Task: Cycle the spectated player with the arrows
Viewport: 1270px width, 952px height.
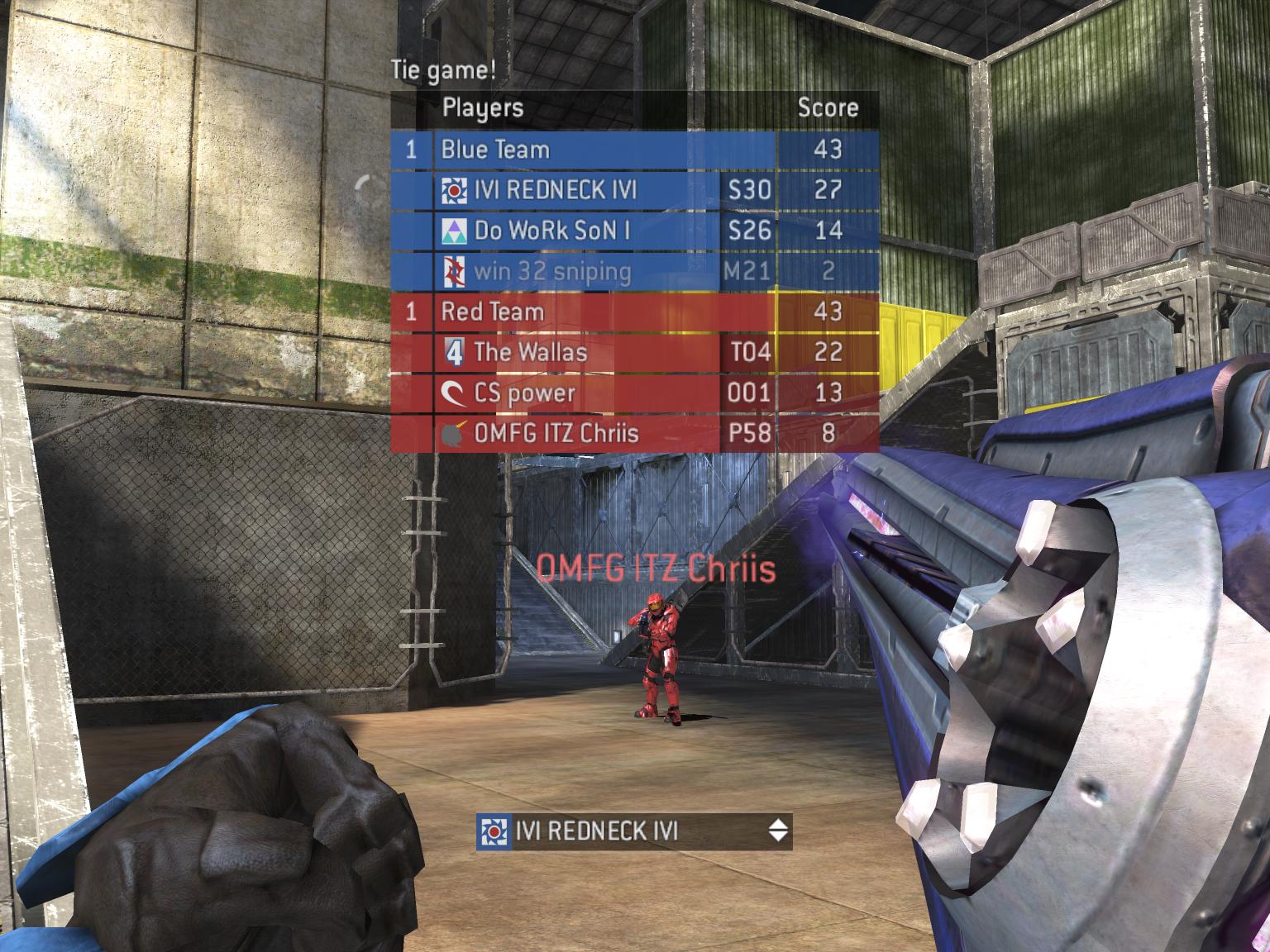Action: click(x=777, y=831)
